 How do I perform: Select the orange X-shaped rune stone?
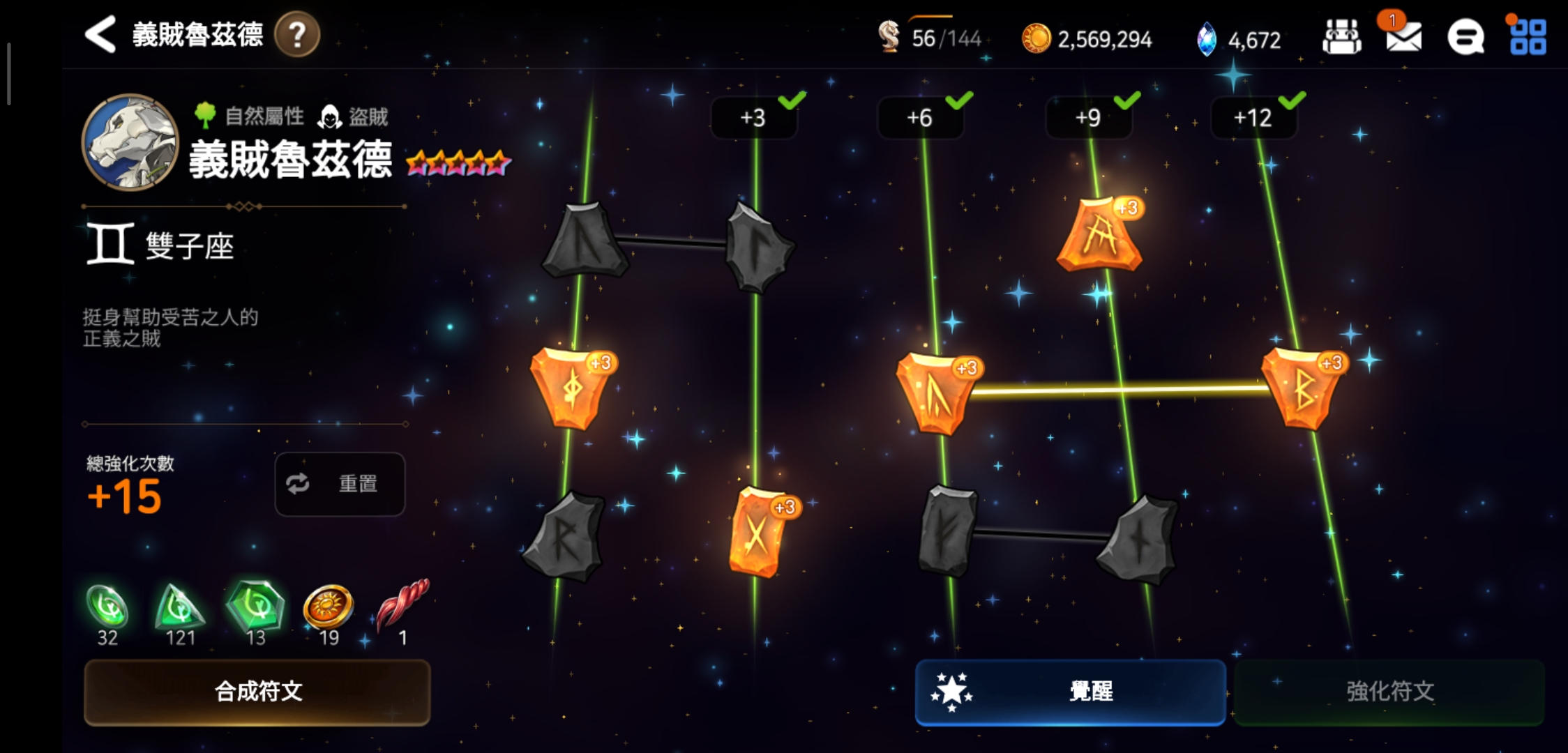pyautogui.click(x=757, y=533)
